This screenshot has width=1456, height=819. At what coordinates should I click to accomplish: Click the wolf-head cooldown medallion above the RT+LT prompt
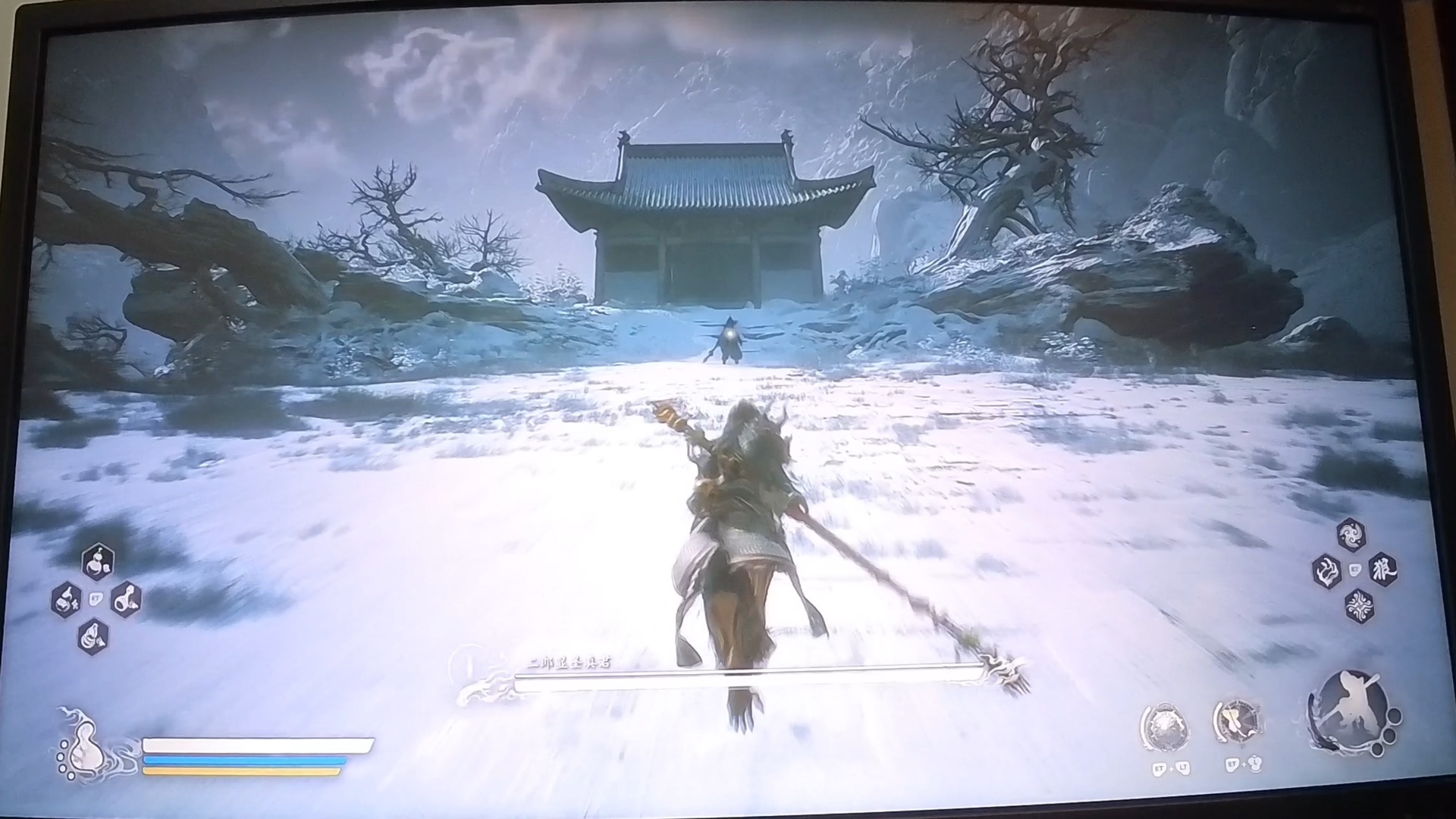coord(1165,723)
